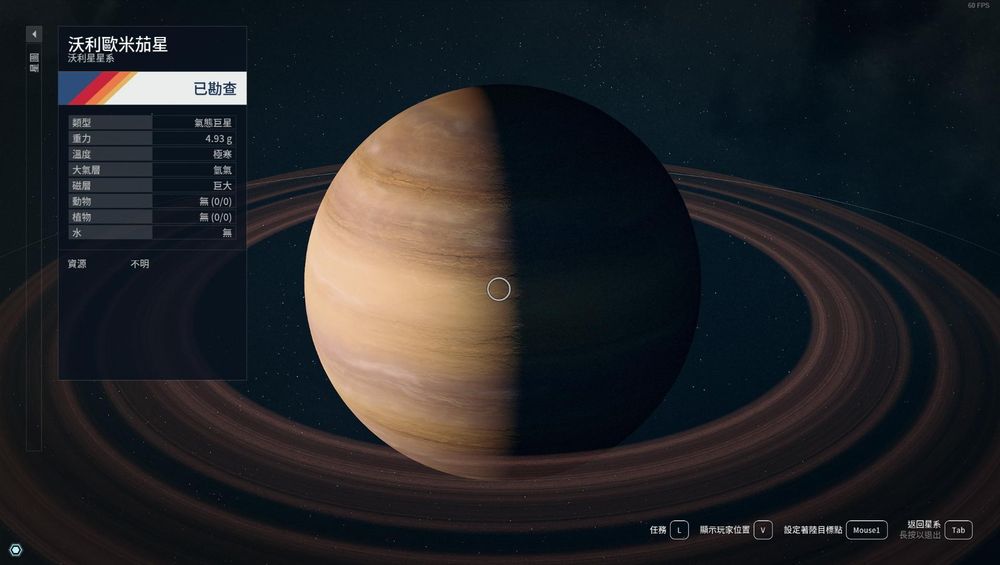Viewport: 1000px width, 565px height.
Task: Open the 任務 missions button
Action: point(679,530)
